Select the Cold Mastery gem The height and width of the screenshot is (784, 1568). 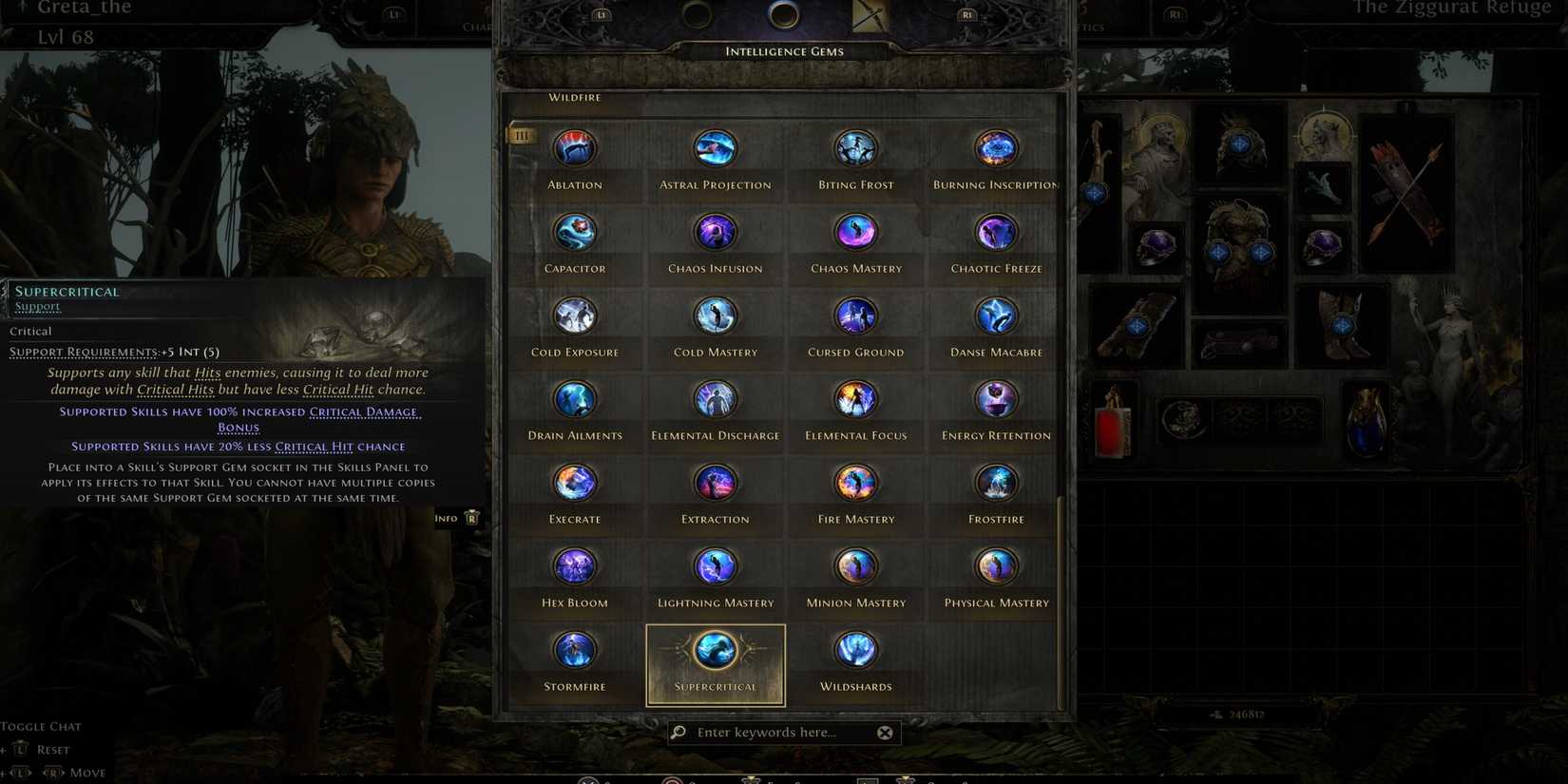tap(715, 316)
